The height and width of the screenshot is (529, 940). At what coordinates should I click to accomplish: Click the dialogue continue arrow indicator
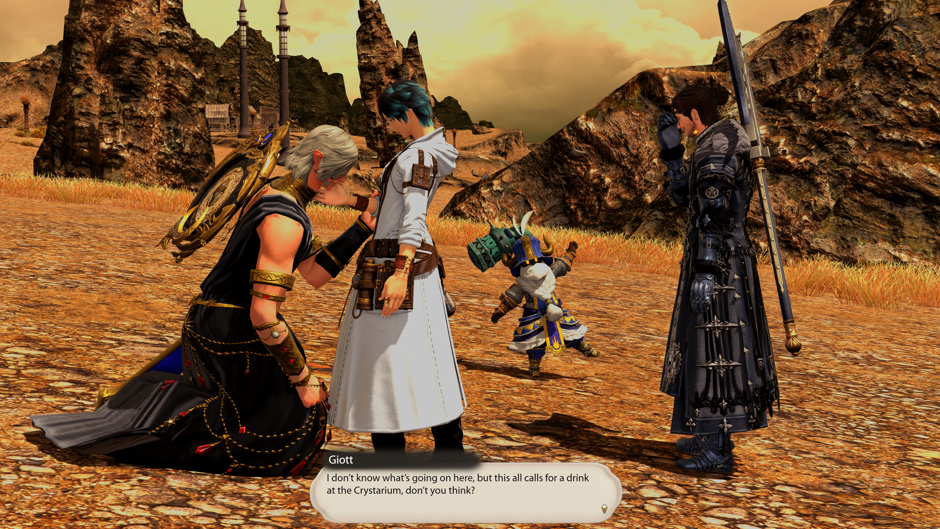603,509
